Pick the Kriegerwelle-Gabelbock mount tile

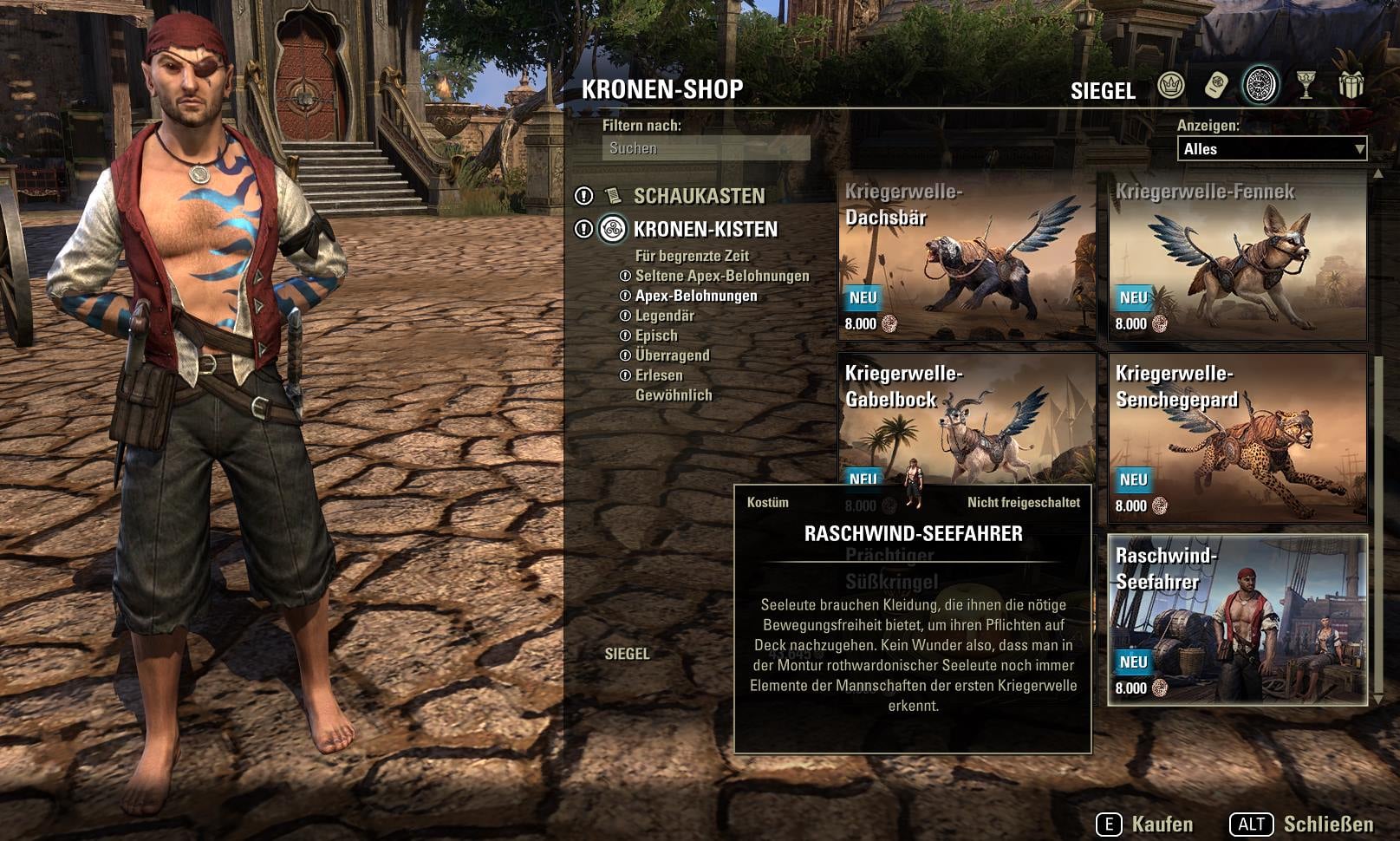966,416
